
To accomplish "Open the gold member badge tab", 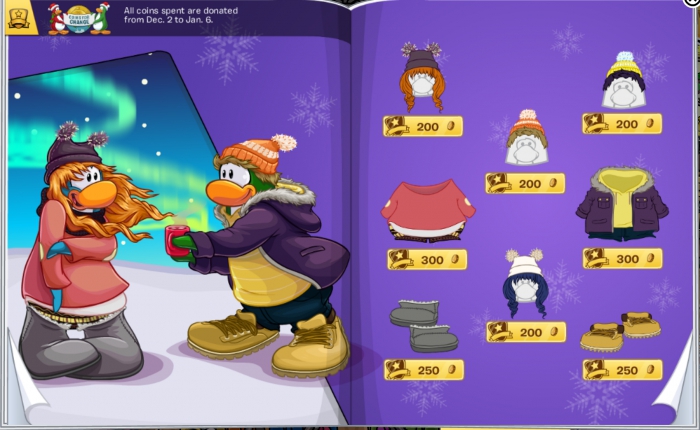I will pos(20,17).
